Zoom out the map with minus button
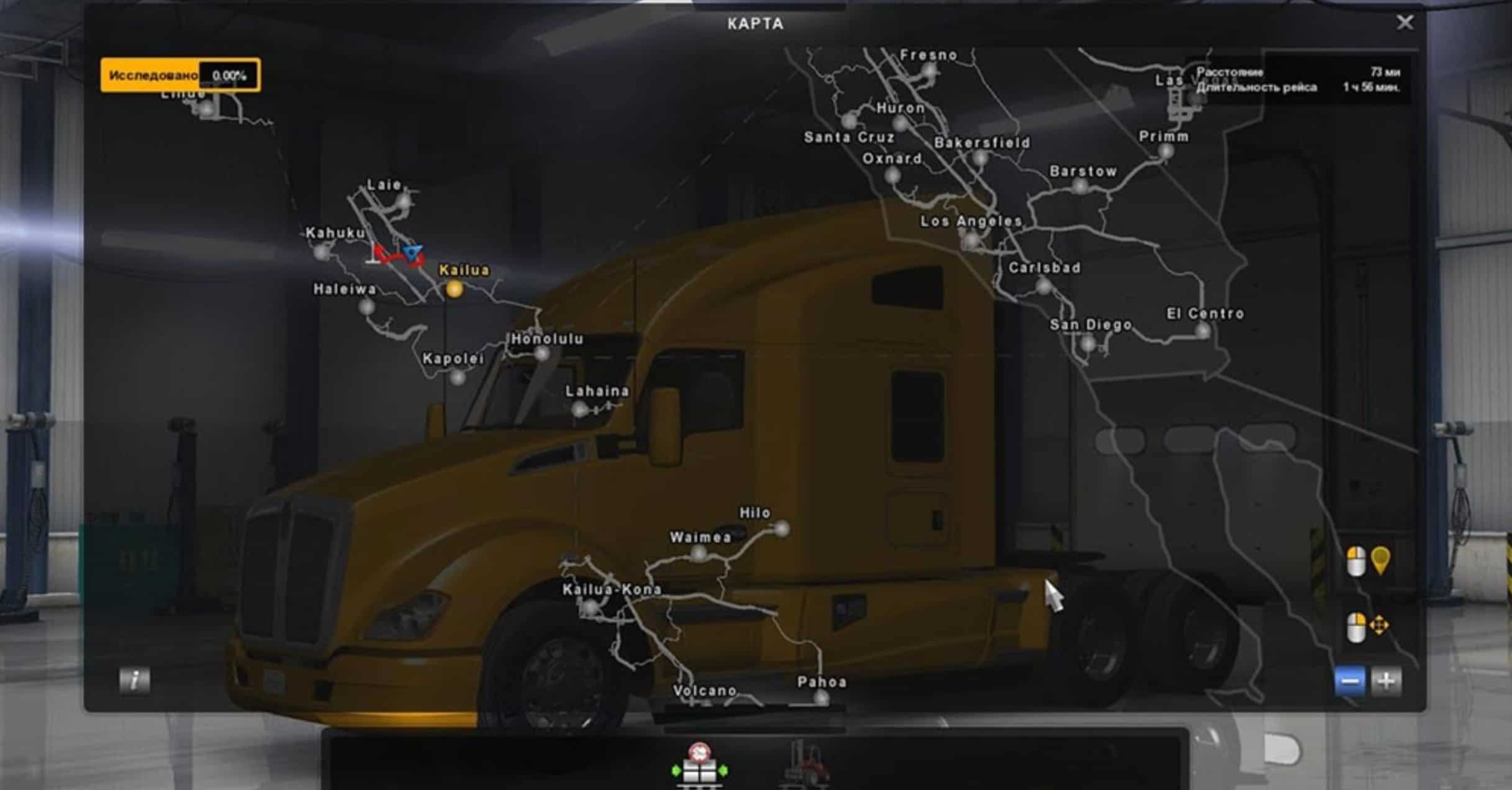 1350,681
